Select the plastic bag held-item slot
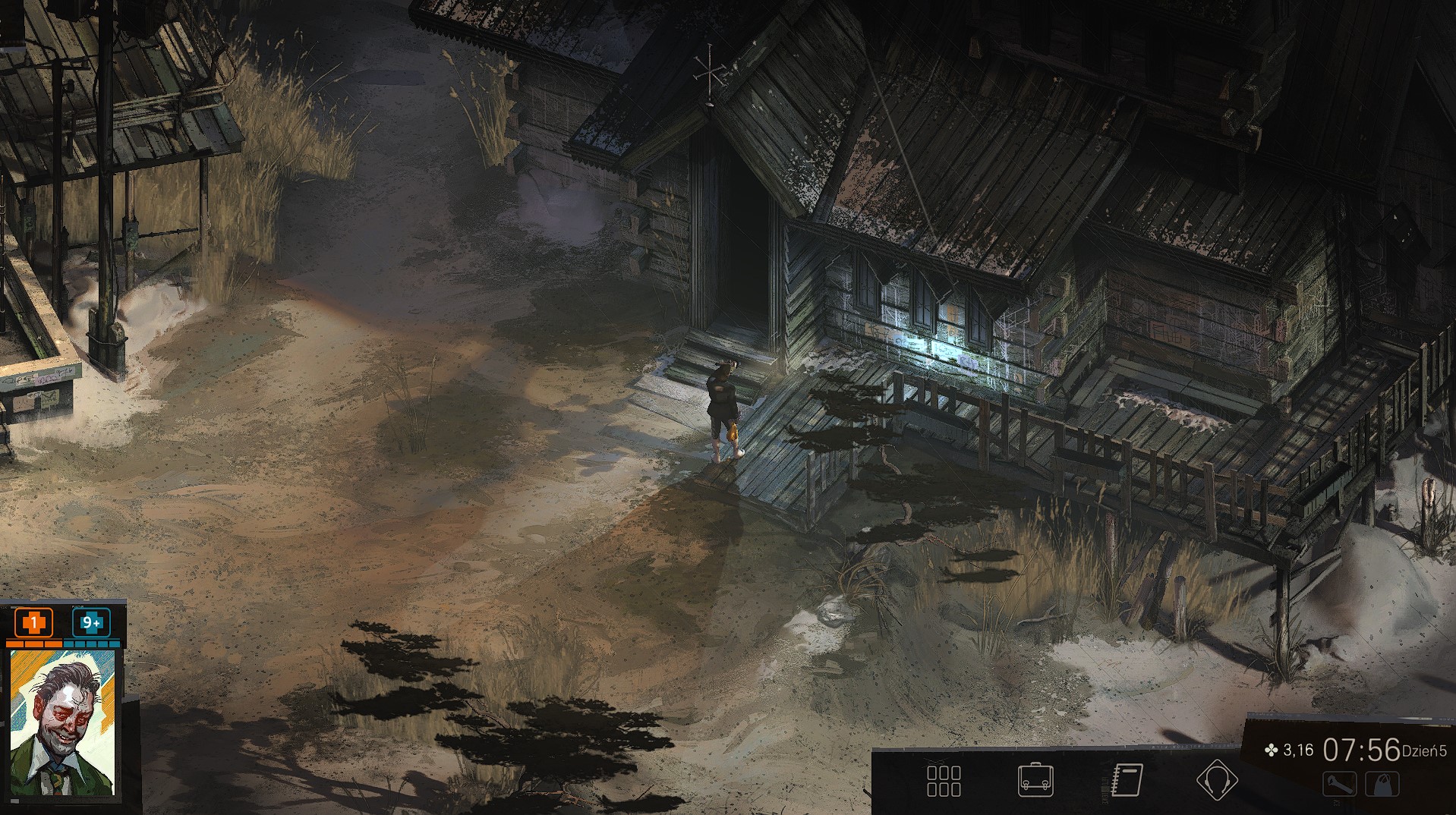The width and height of the screenshot is (1456, 815). coord(1382,785)
